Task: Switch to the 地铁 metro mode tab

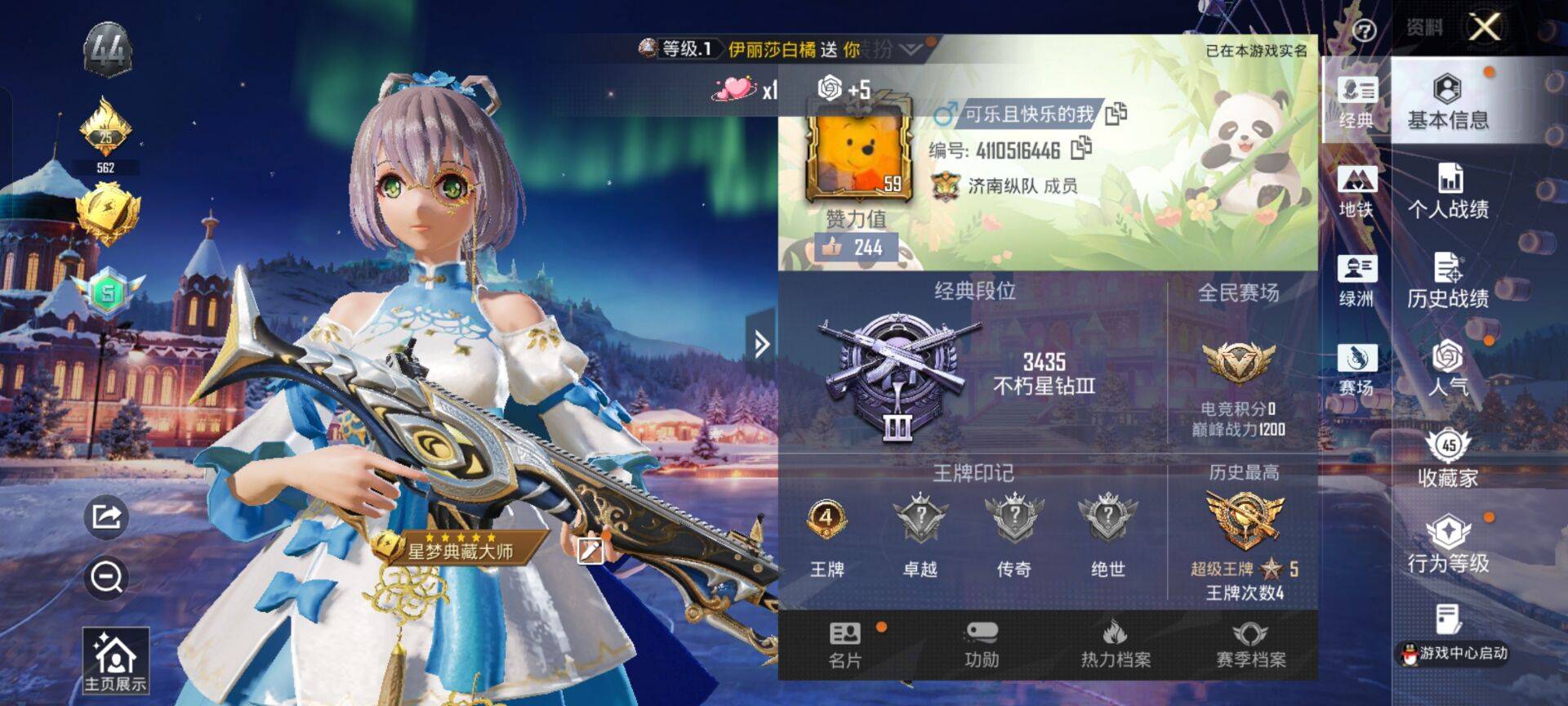Action: point(1356,191)
